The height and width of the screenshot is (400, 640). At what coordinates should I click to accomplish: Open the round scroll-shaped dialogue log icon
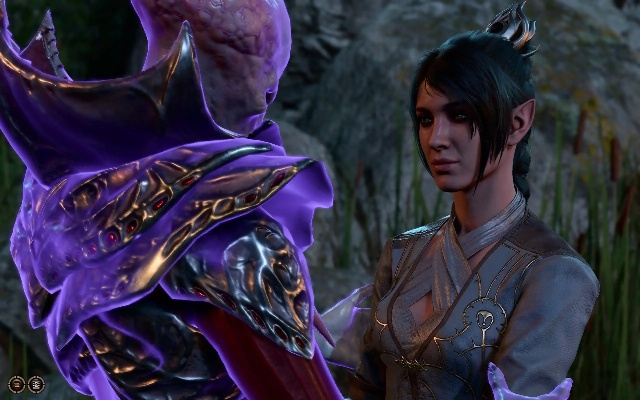[x=36, y=384]
